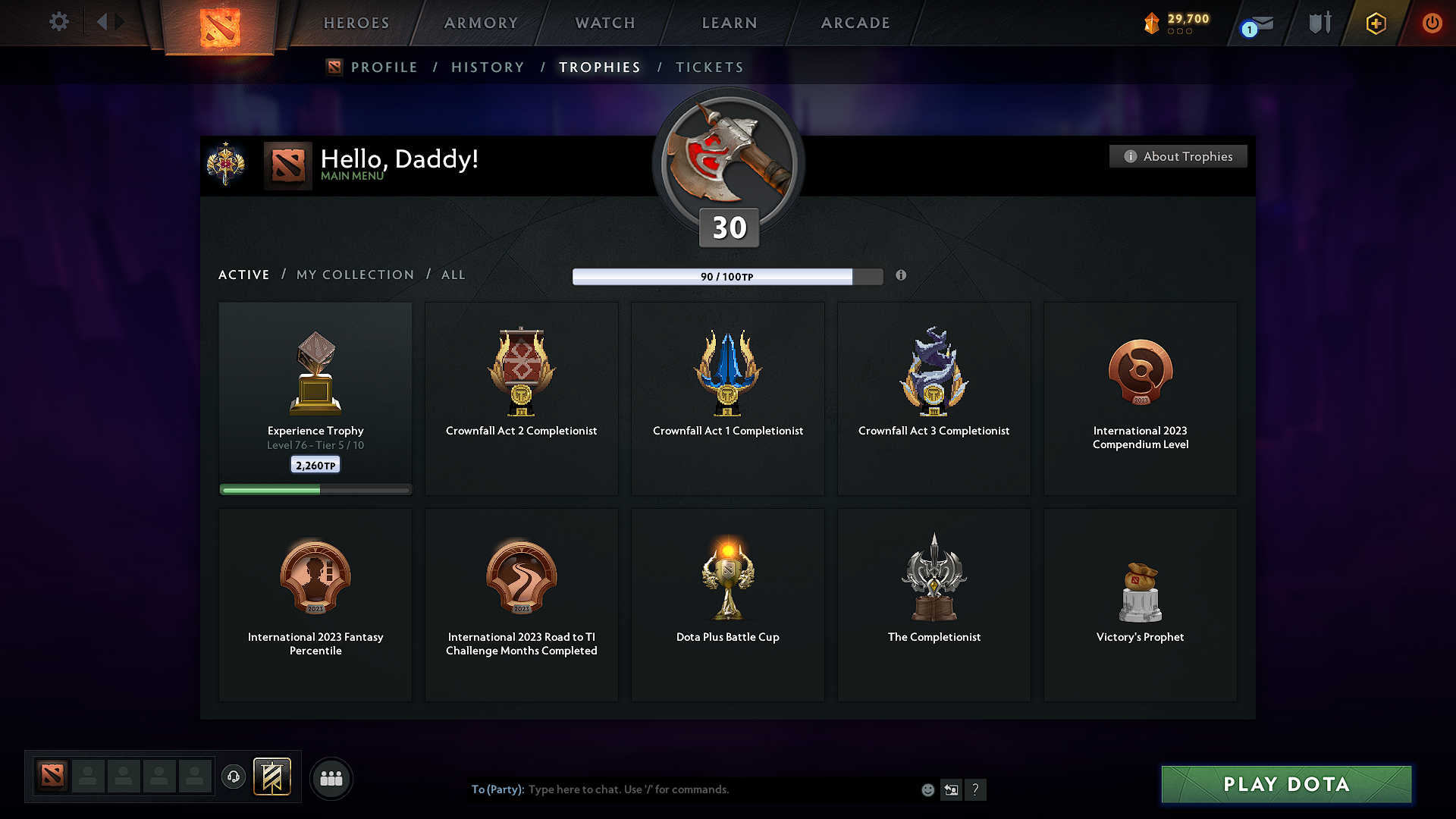The width and height of the screenshot is (1456, 819).
Task: Open the guild banner icon
Action: pyautogui.click(x=273, y=777)
